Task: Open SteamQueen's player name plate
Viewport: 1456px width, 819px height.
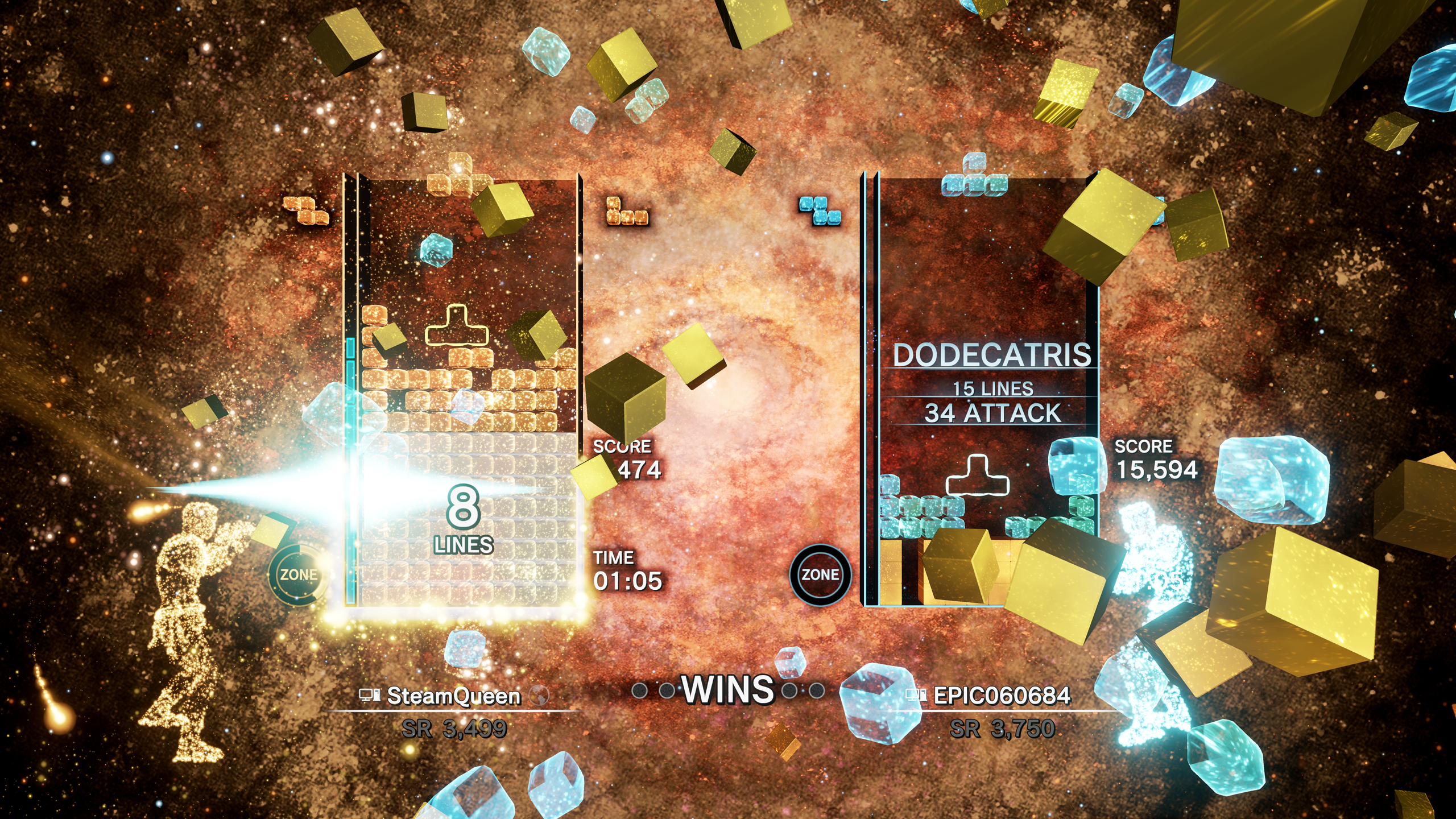Action: click(x=453, y=696)
